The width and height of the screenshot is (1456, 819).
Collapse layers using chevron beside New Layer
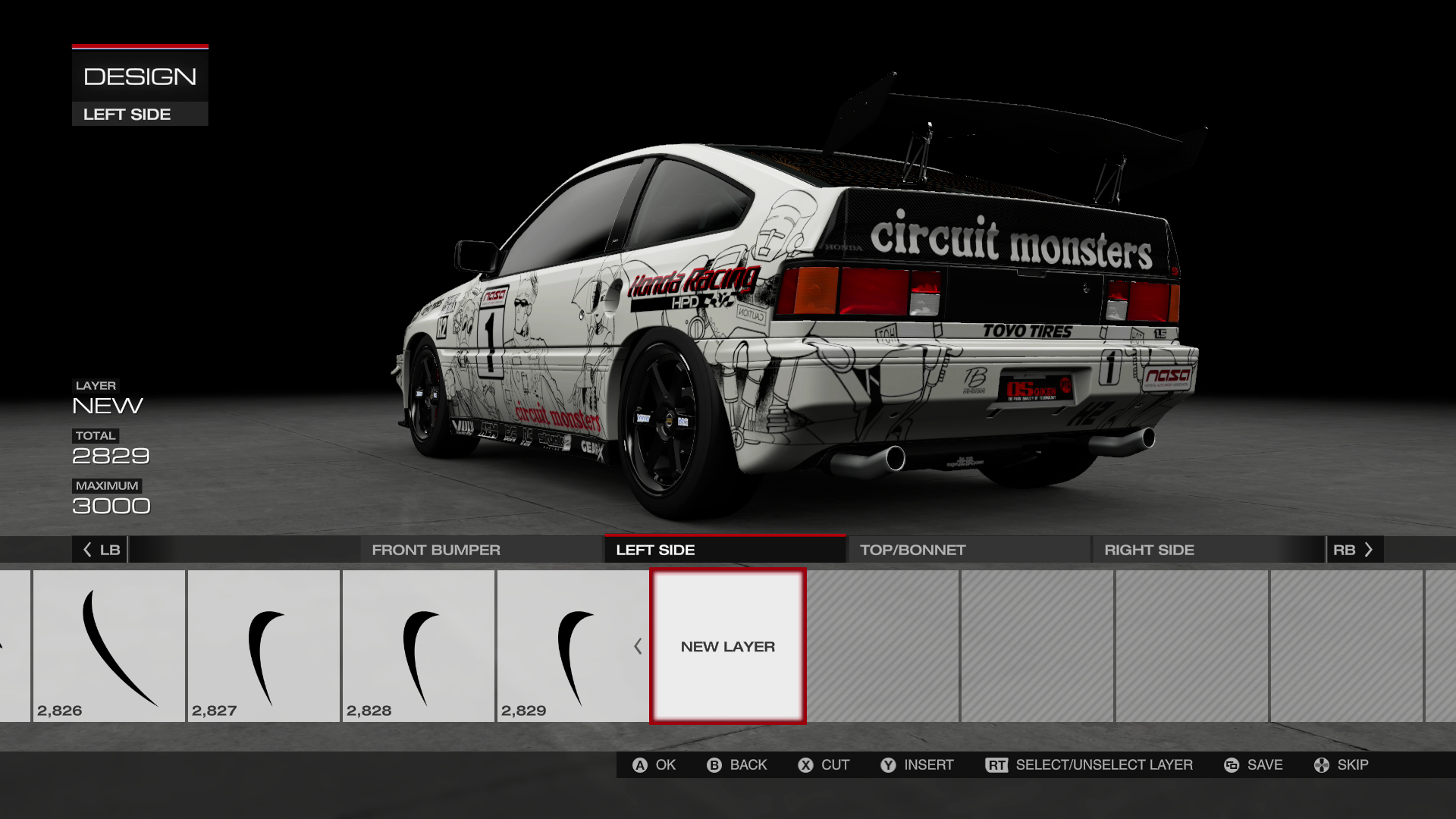tap(638, 647)
